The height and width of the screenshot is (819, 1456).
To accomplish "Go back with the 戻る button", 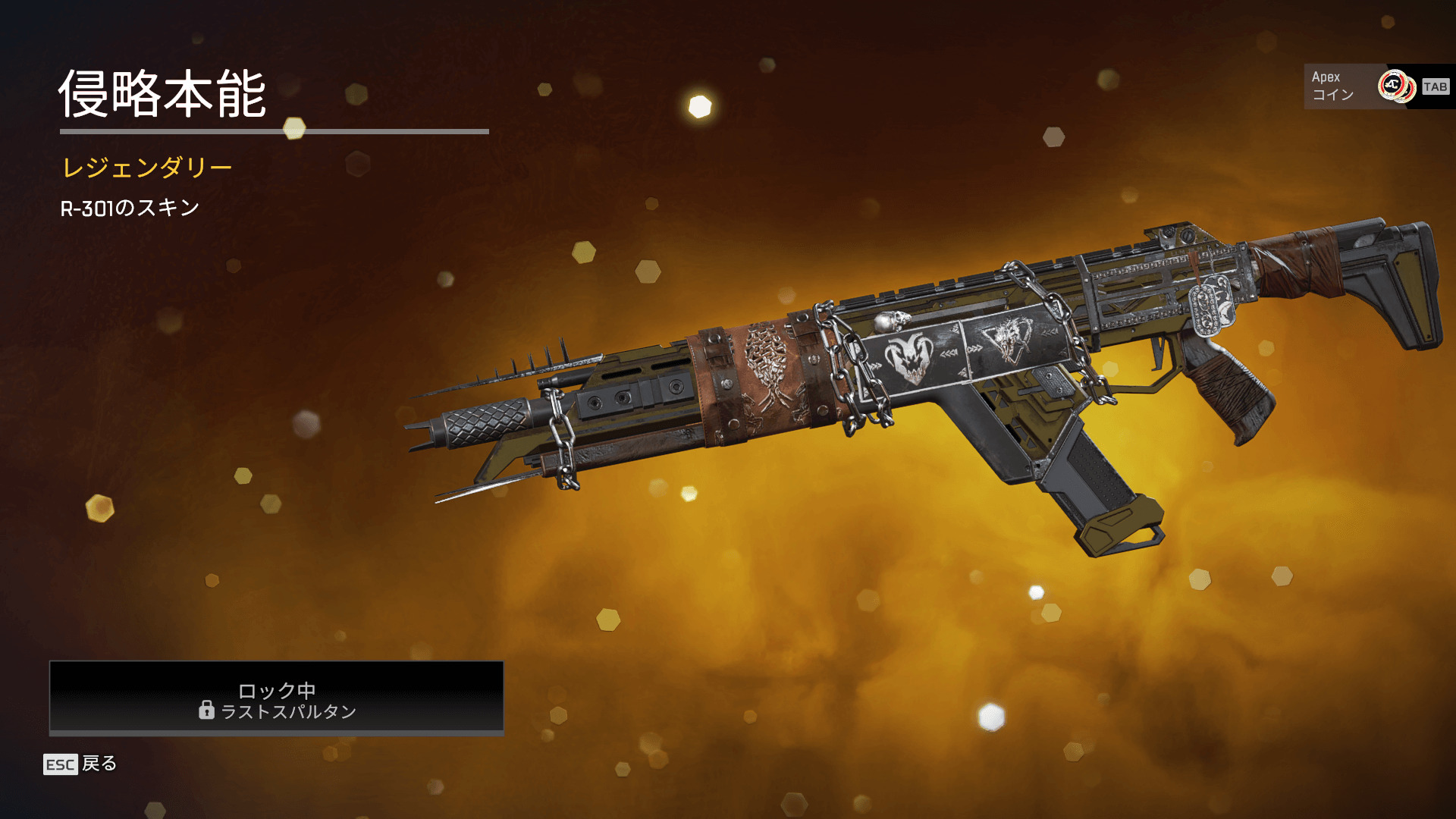I will coord(80,764).
